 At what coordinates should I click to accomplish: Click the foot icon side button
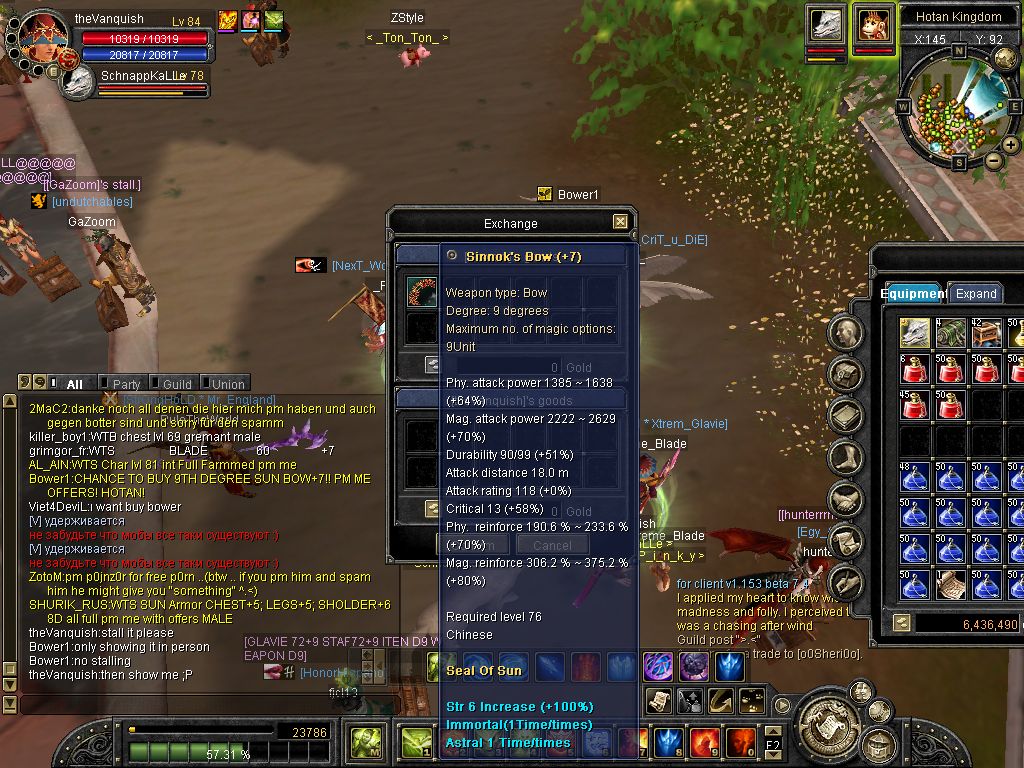click(x=846, y=457)
